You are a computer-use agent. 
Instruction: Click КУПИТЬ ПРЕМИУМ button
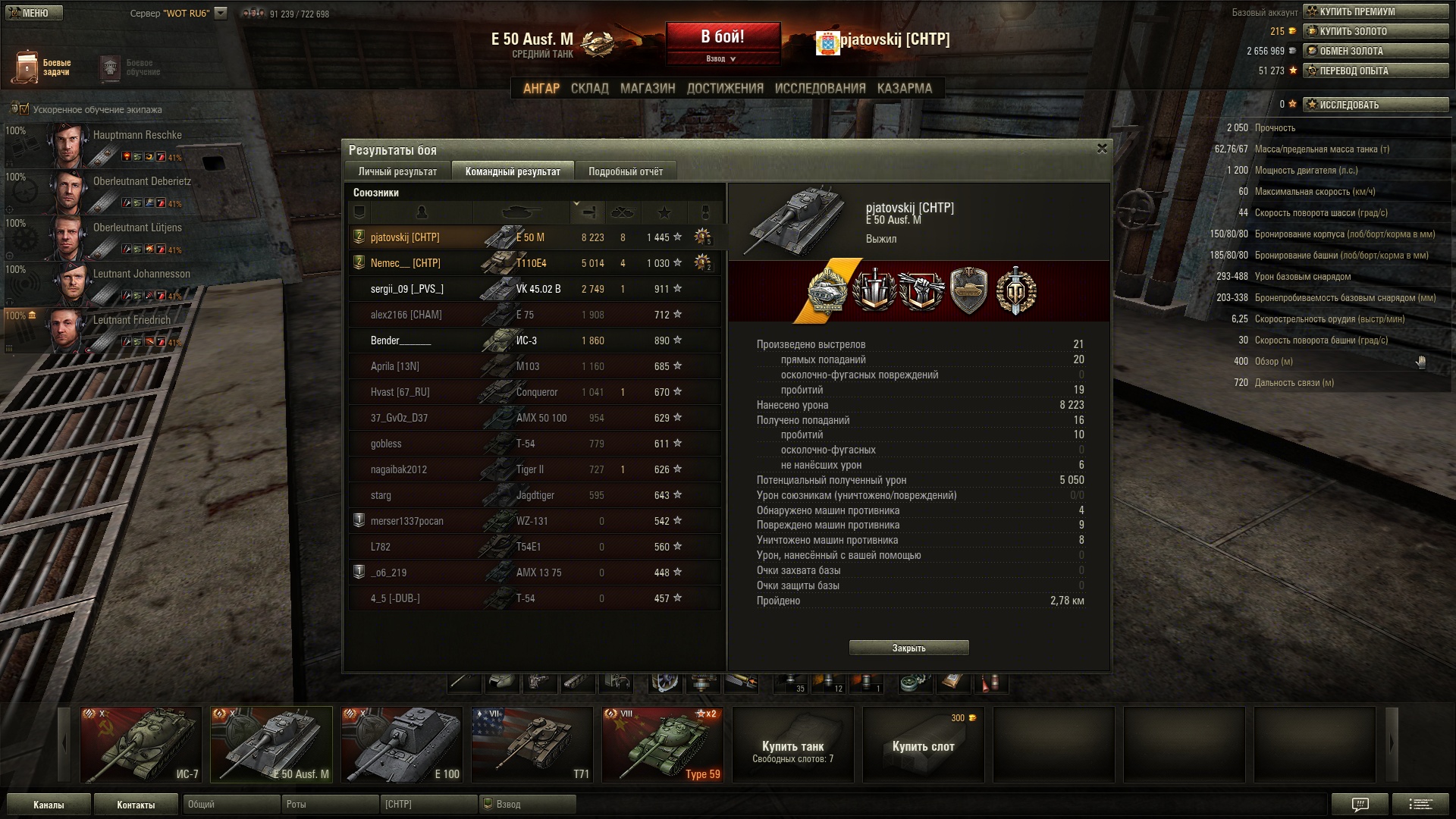click(1376, 11)
